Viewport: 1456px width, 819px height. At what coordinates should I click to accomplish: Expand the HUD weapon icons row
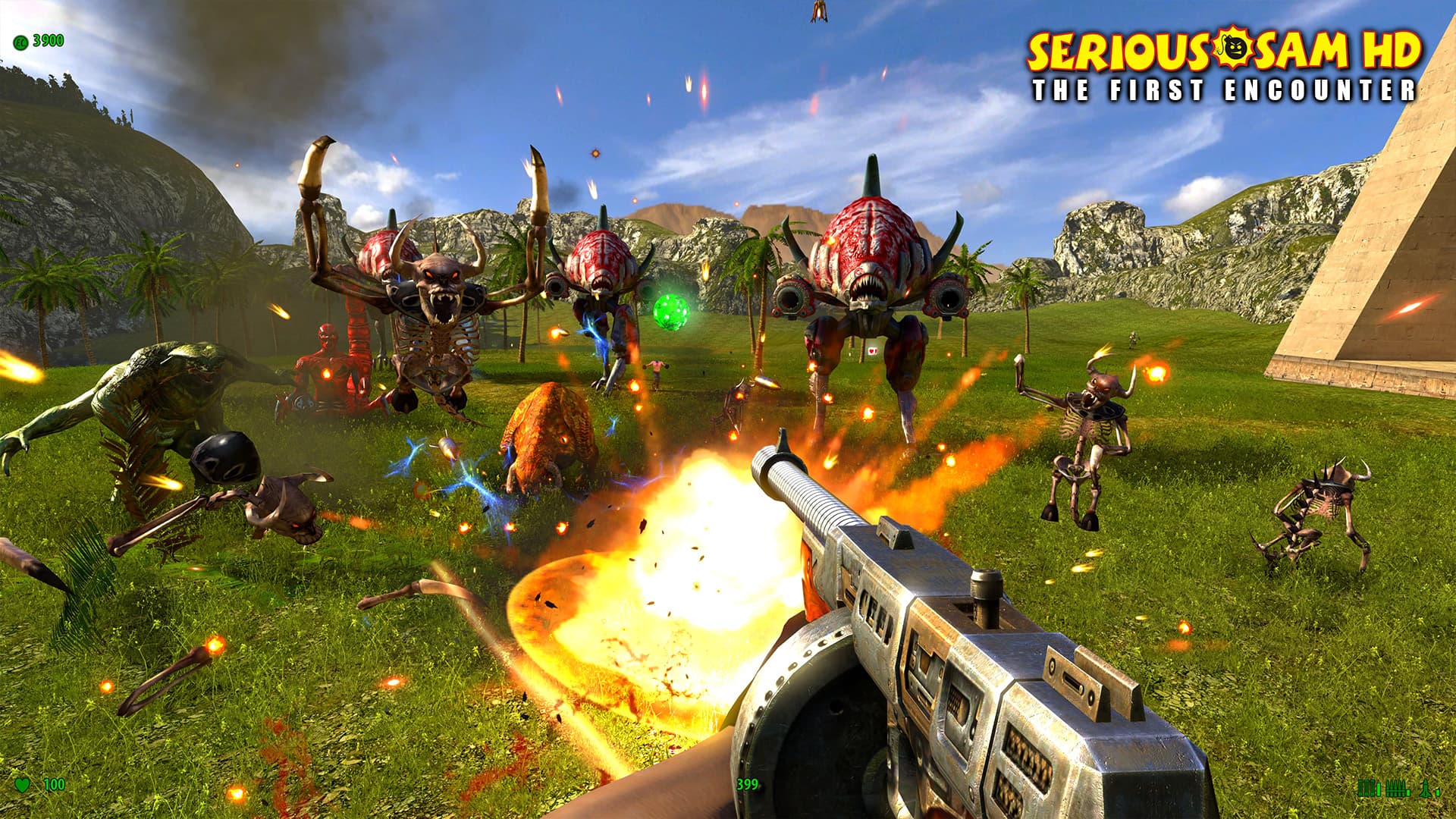pyautogui.click(x=1403, y=789)
